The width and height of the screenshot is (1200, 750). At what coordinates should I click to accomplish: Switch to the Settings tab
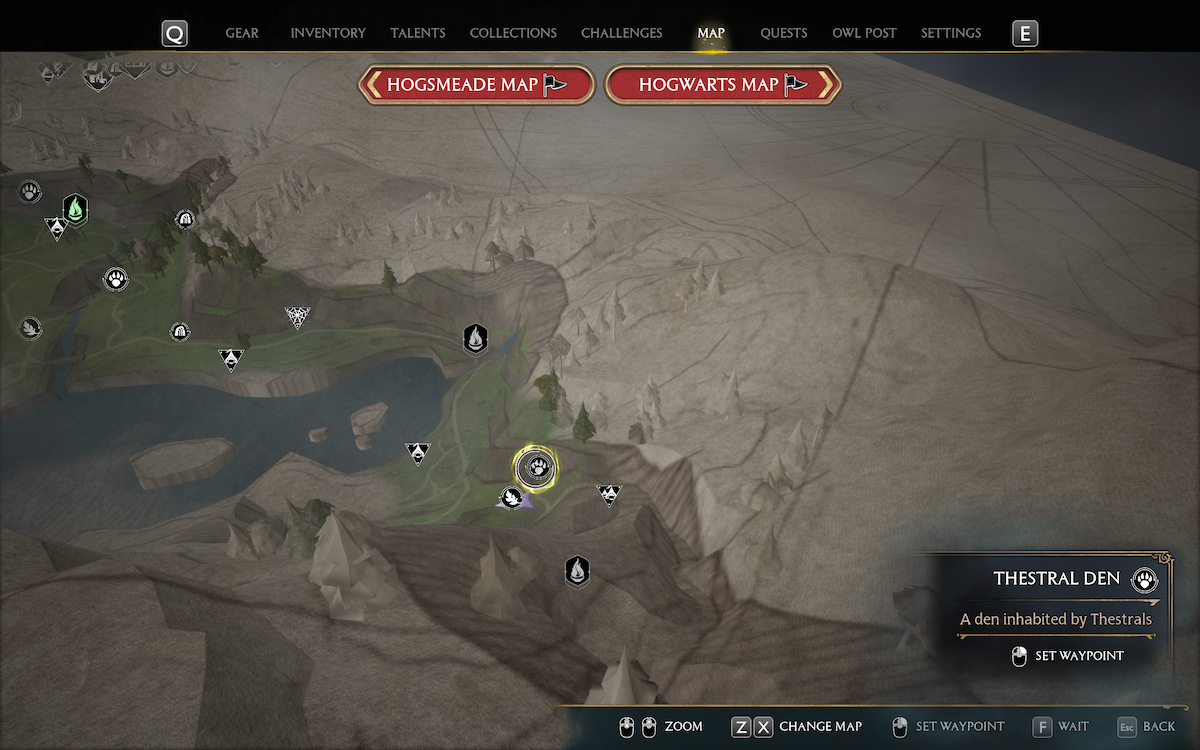coord(951,33)
